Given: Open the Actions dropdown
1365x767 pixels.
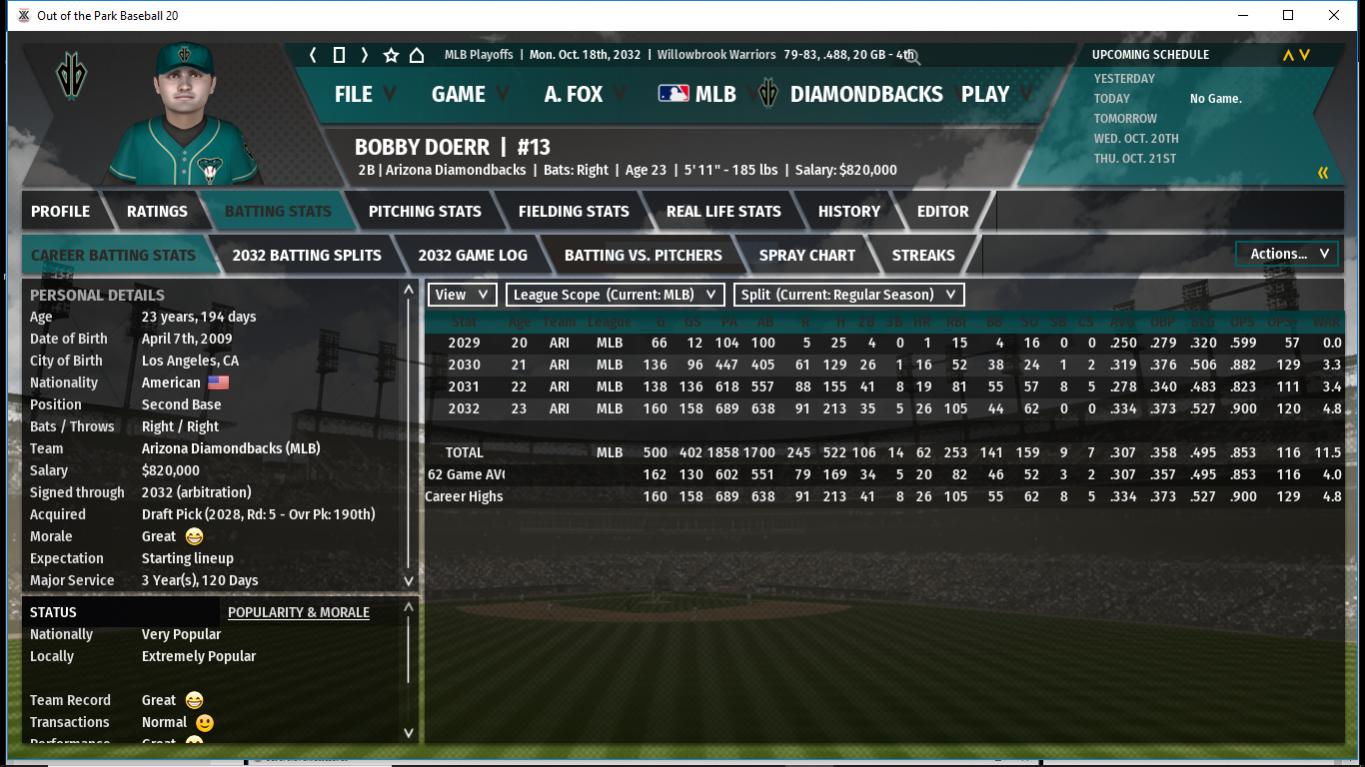Looking at the screenshot, I should (1287, 254).
